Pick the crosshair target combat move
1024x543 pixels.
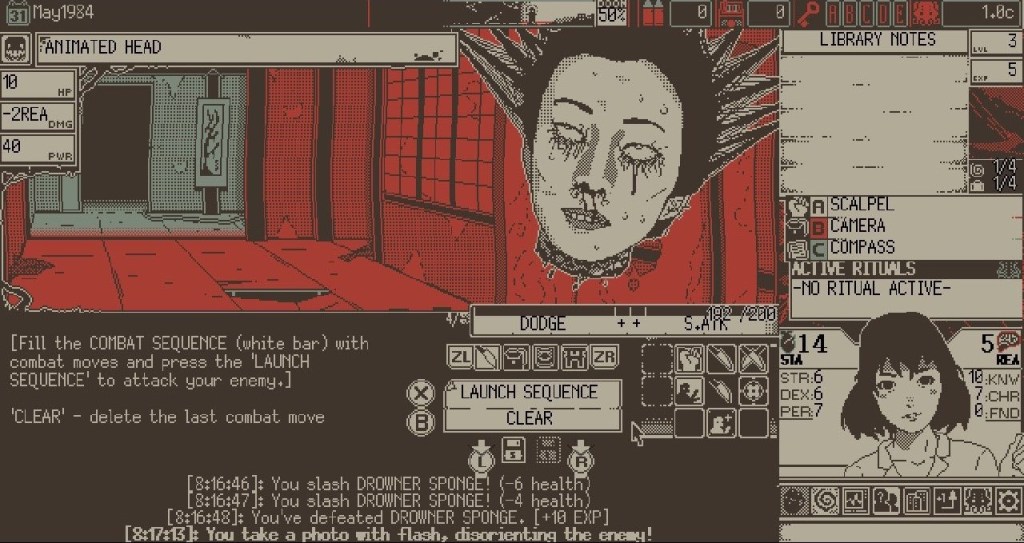pyautogui.click(x=753, y=391)
